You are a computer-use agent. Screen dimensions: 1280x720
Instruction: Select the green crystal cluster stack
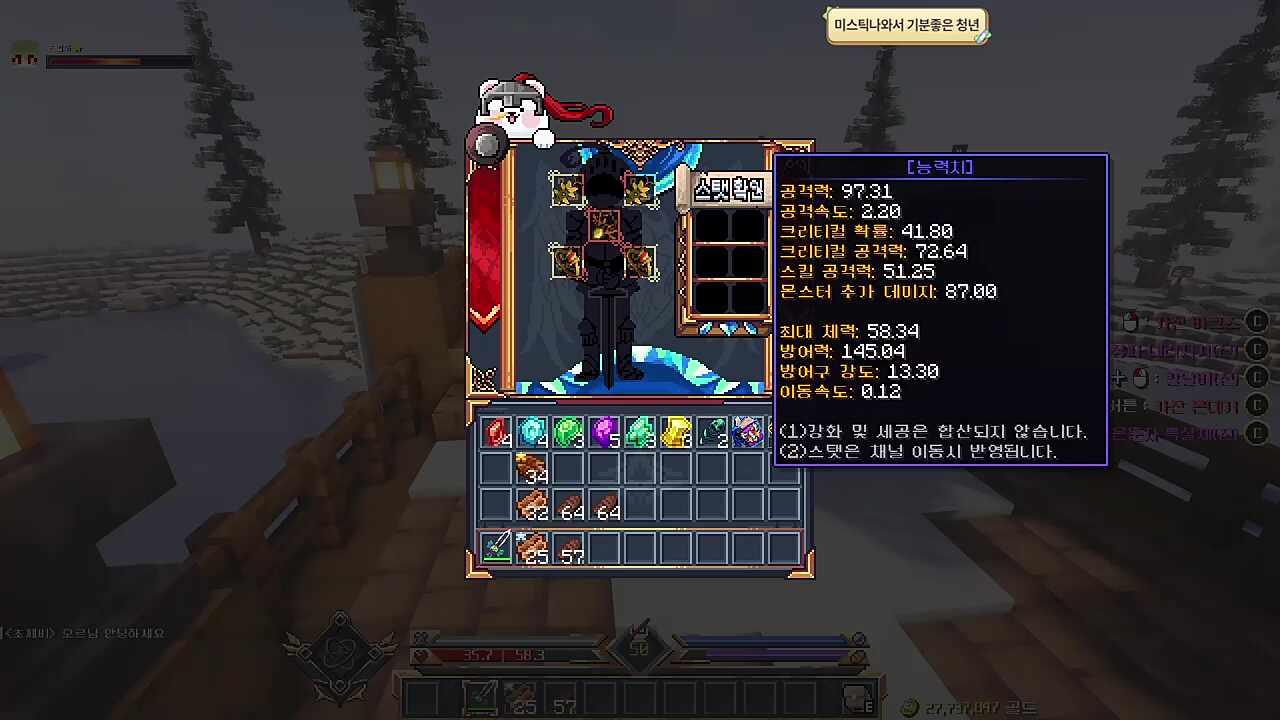pyautogui.click(x=640, y=432)
